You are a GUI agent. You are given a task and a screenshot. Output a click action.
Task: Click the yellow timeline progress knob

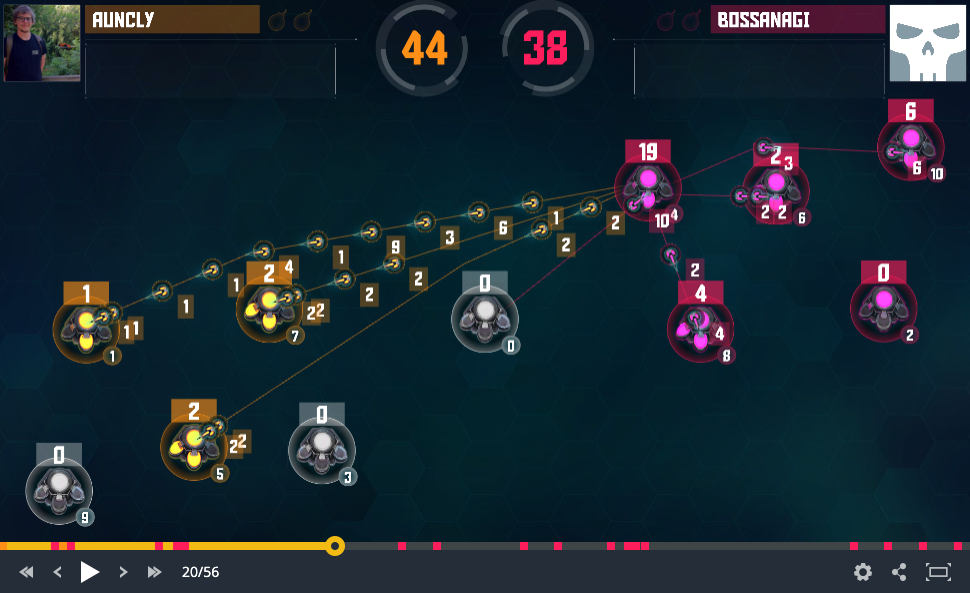click(x=336, y=546)
